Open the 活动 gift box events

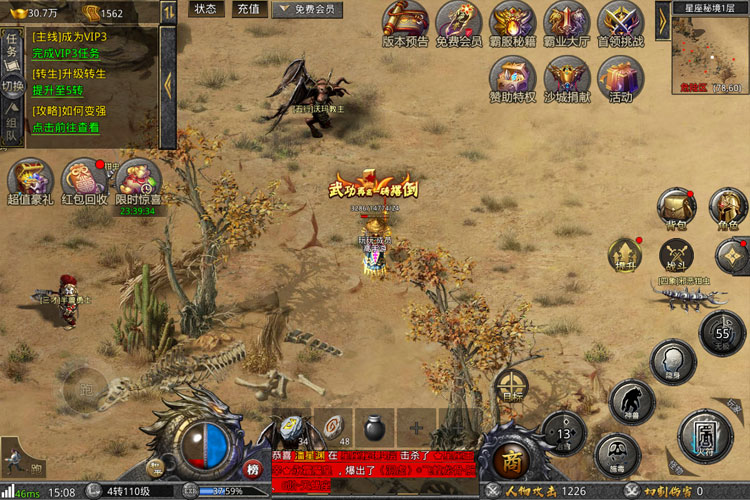(x=620, y=78)
